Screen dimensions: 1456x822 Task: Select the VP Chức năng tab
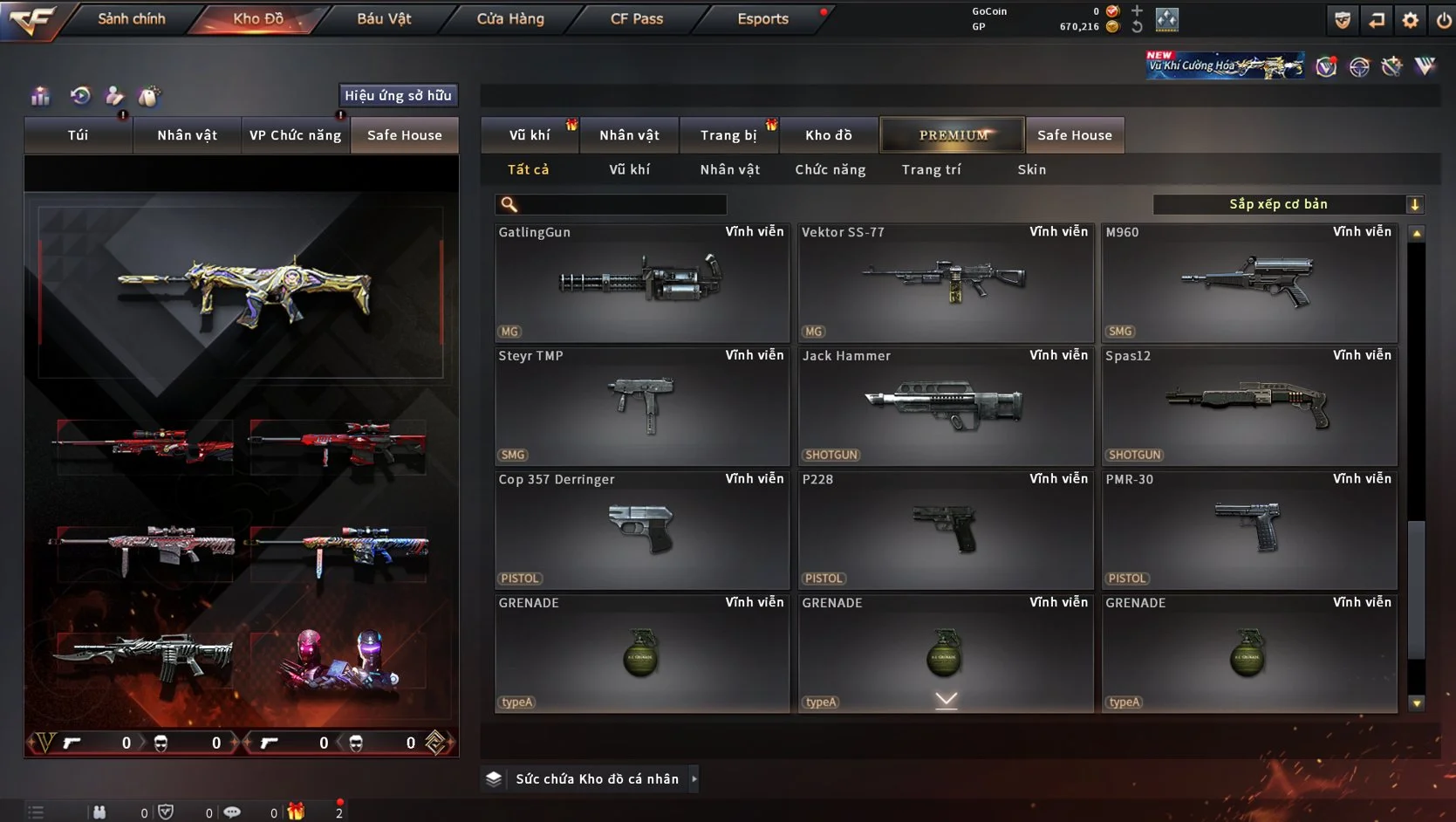[295, 135]
